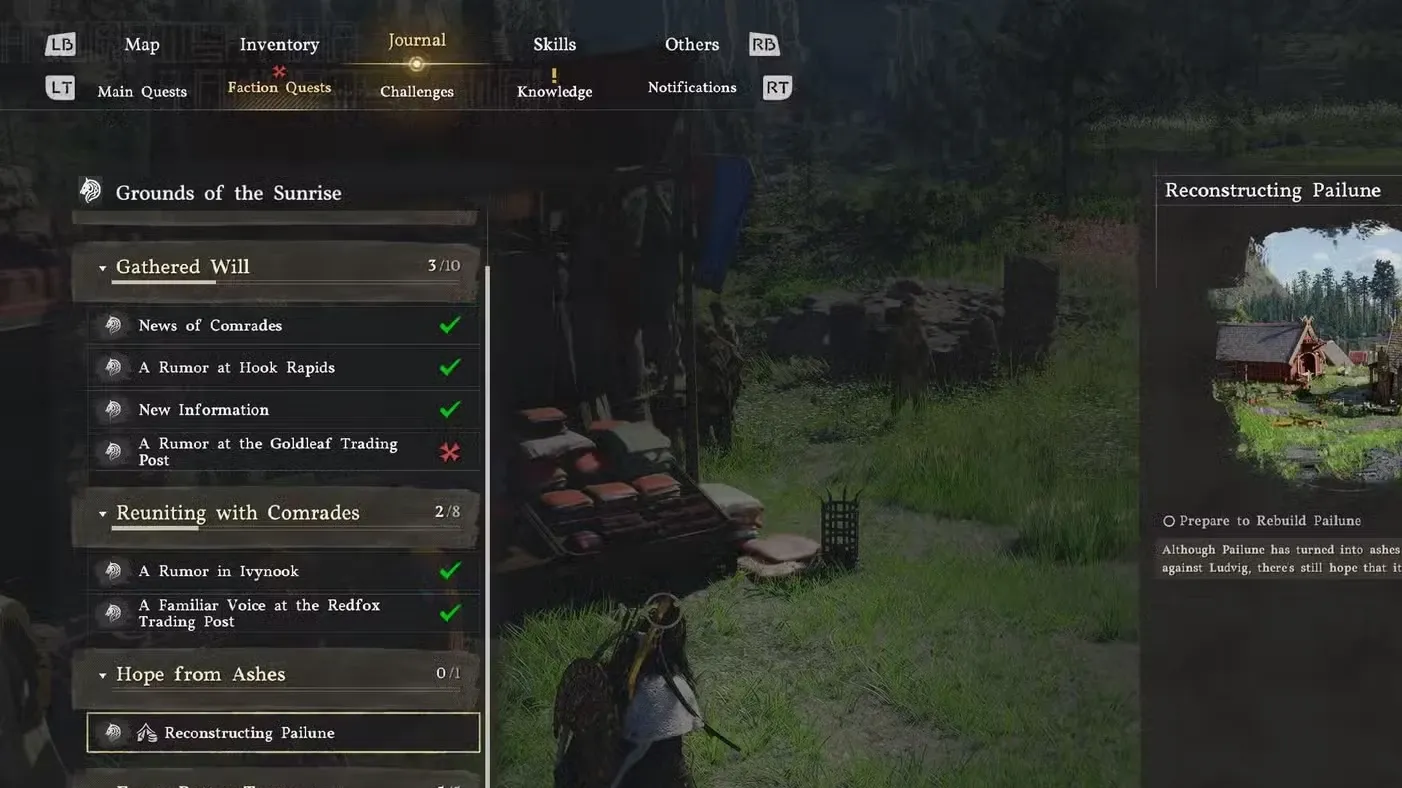Click the quest scroll icon beside News of Comrades
Image resolution: width=1402 pixels, height=788 pixels.
[113, 325]
